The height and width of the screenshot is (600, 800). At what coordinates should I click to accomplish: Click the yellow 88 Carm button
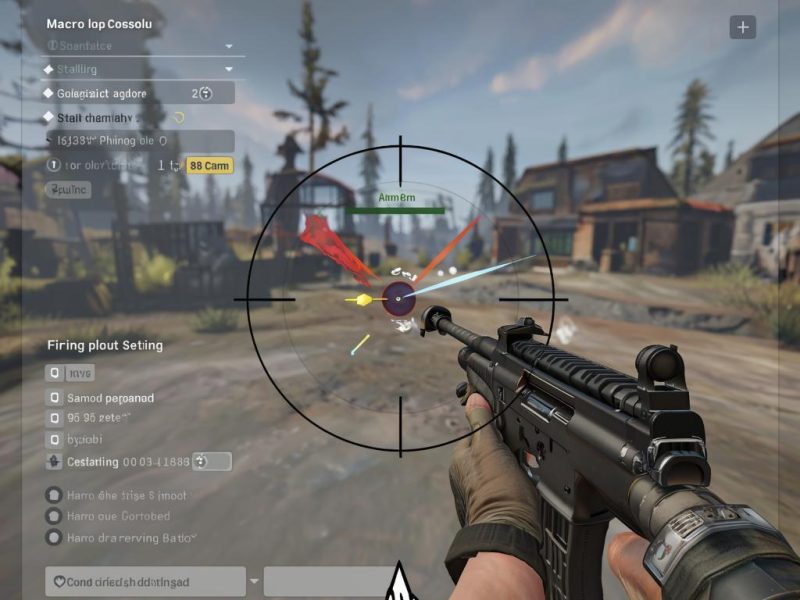pos(210,166)
